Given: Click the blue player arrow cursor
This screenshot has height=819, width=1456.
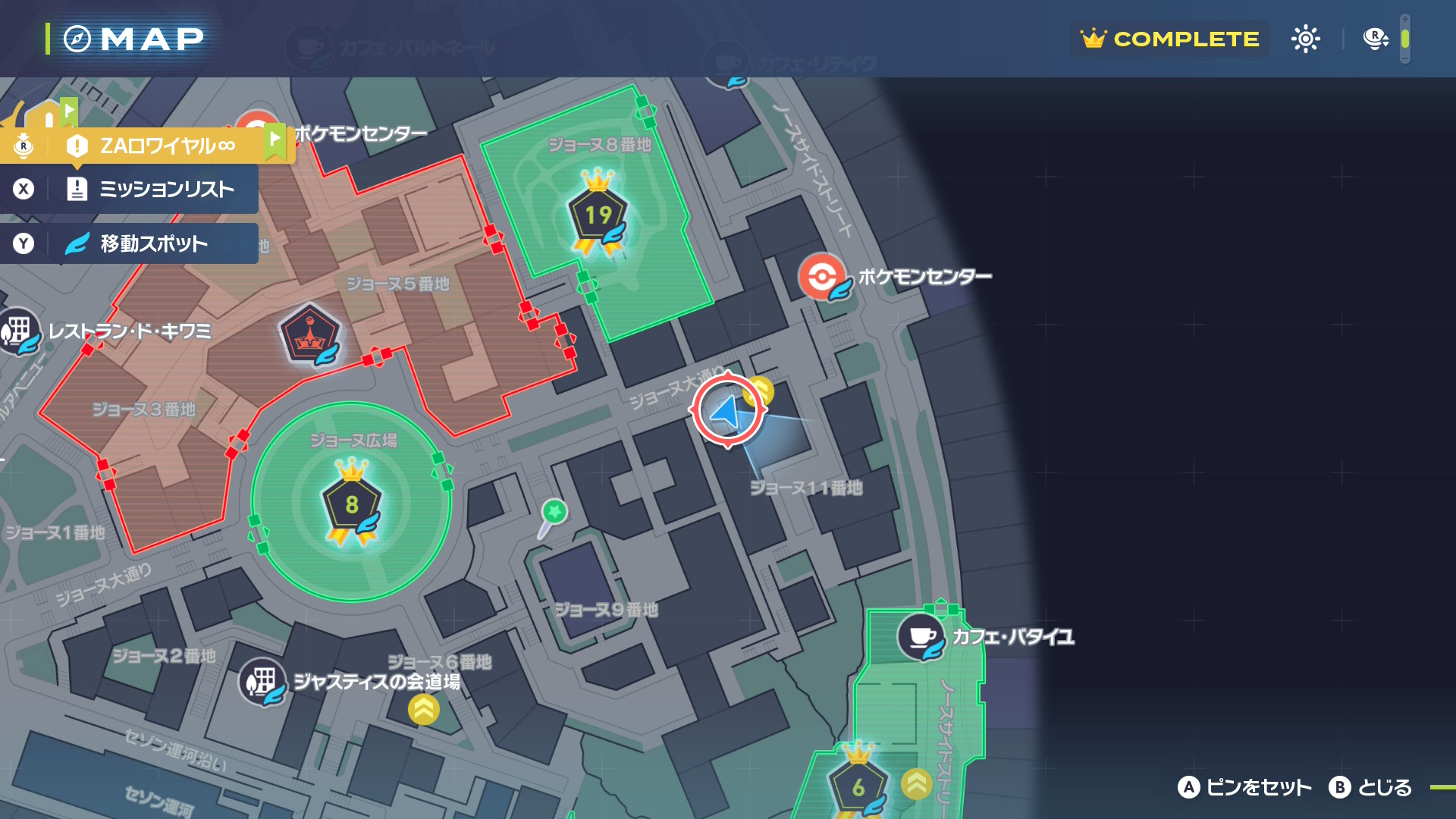Looking at the screenshot, I should pyautogui.click(x=726, y=411).
